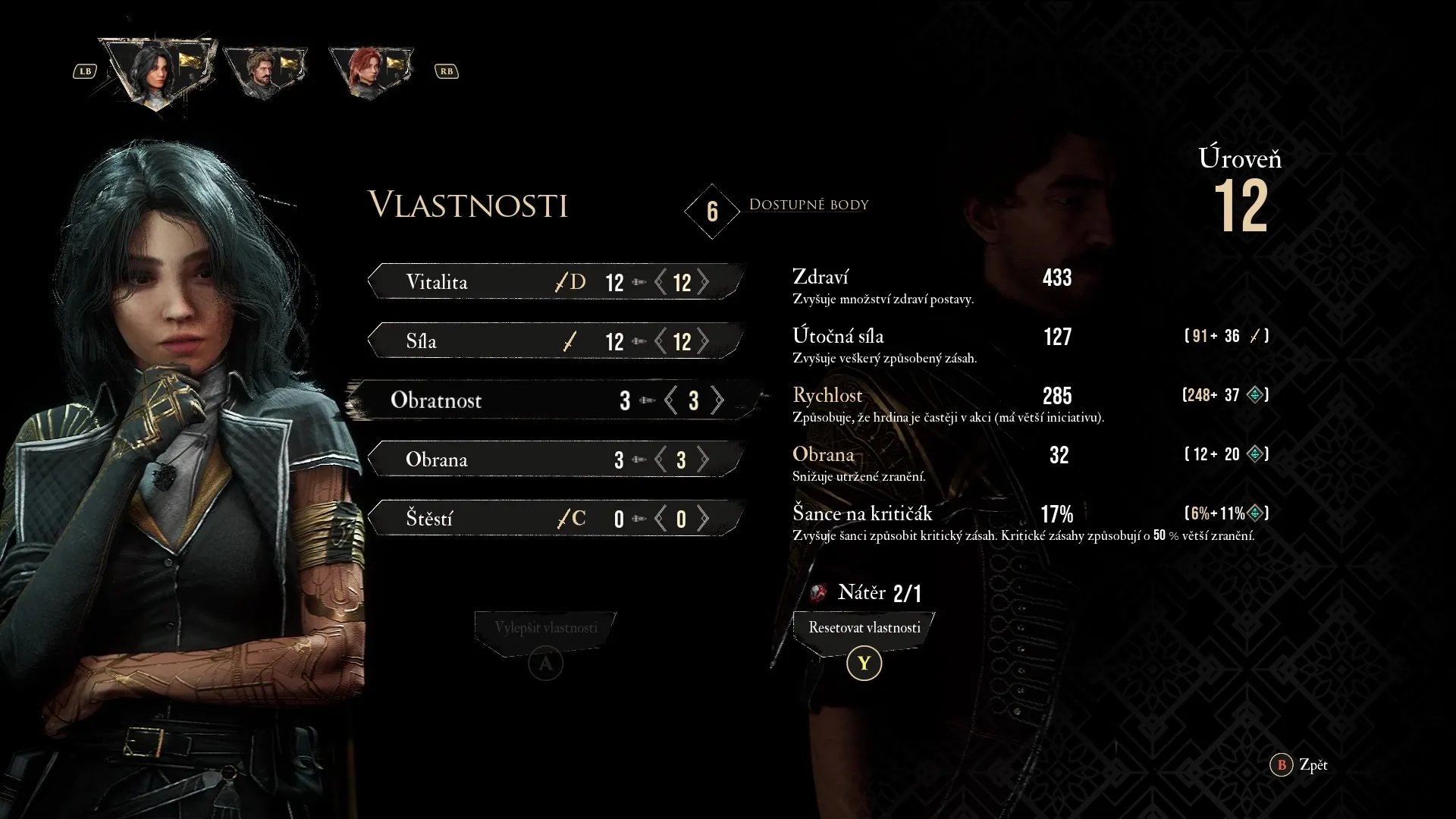The width and height of the screenshot is (1456, 819).
Task: Decrease Obrana with its left arrow
Action: pyautogui.click(x=661, y=460)
